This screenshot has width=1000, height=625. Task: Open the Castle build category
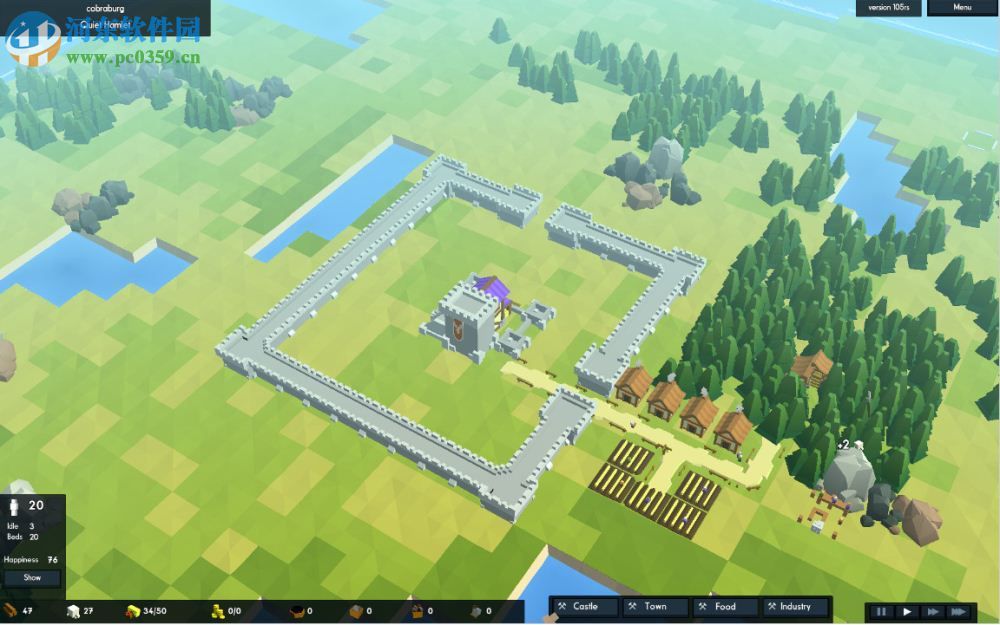[x=585, y=606]
